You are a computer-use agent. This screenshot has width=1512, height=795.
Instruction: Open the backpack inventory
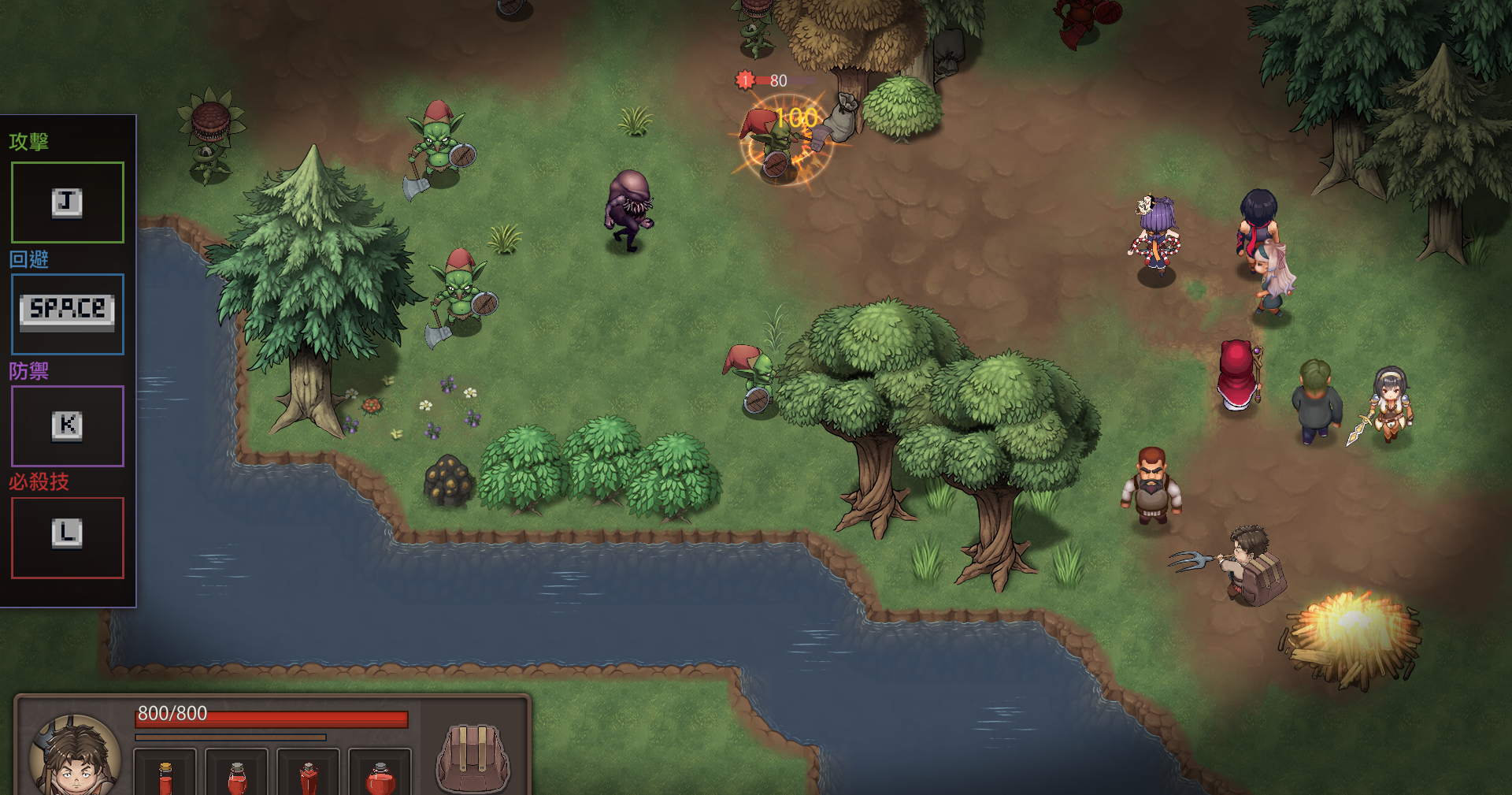coord(472,758)
